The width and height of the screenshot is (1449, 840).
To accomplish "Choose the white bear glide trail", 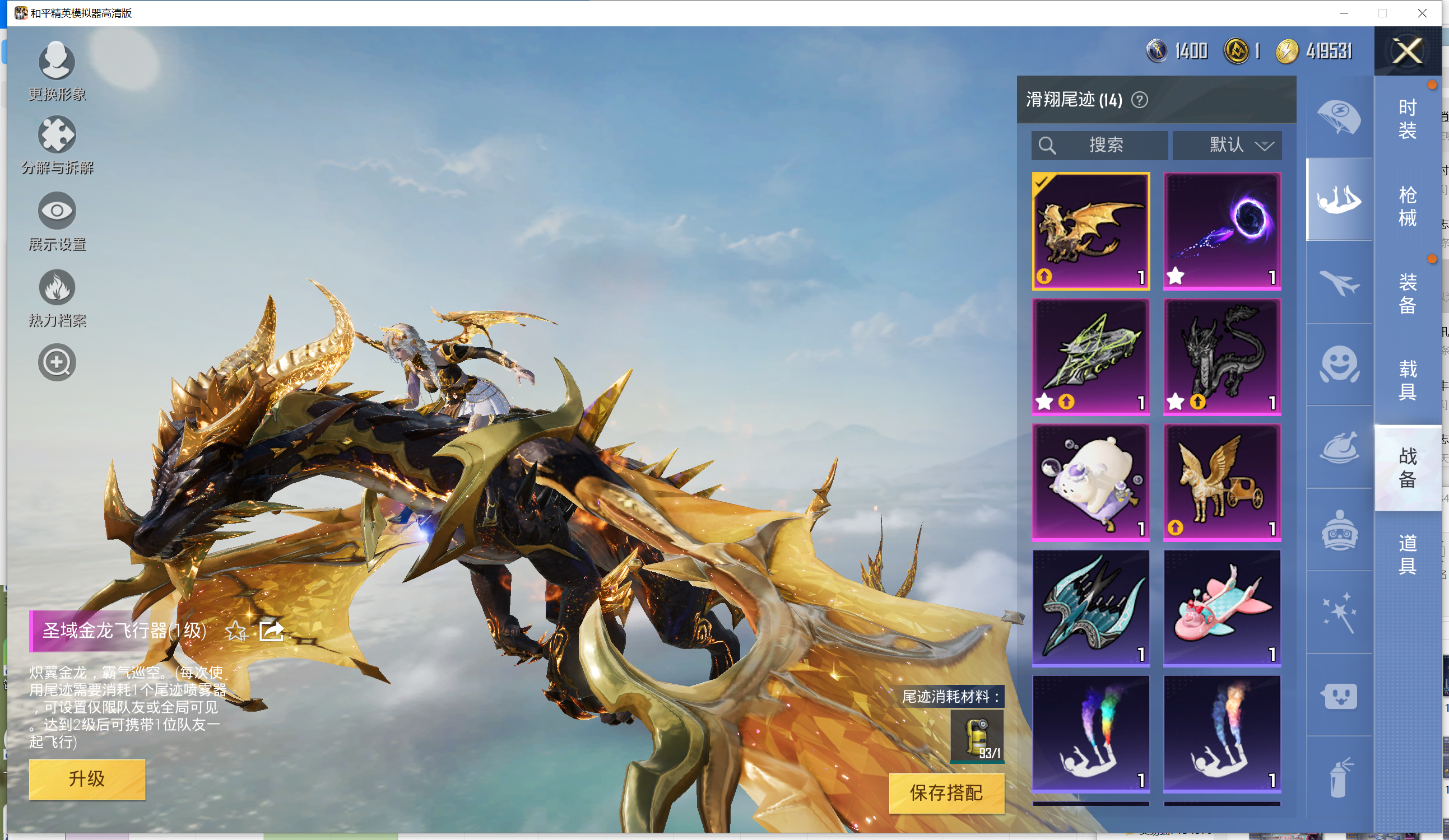I will pyautogui.click(x=1090, y=483).
